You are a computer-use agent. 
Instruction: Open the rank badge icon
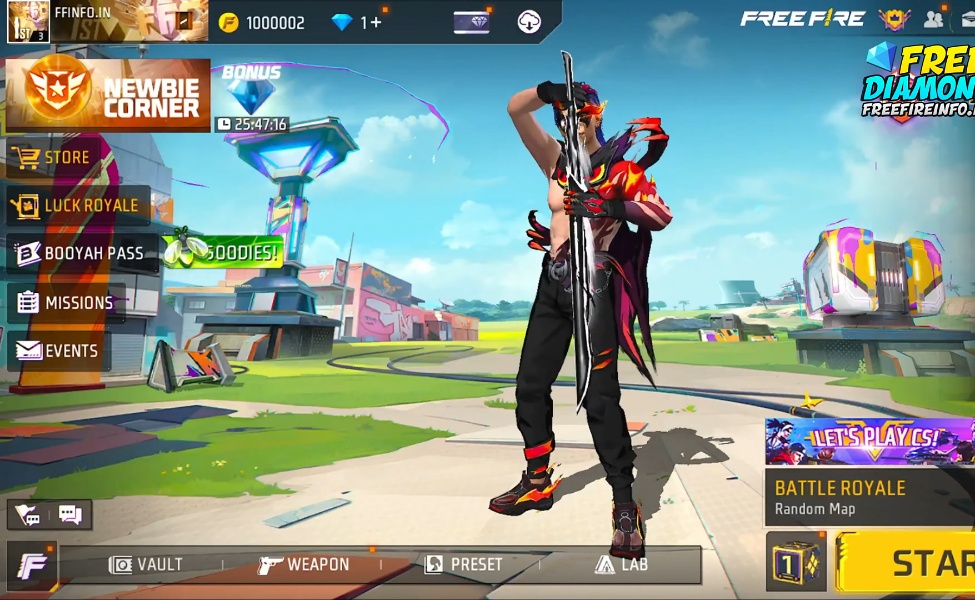click(x=893, y=19)
